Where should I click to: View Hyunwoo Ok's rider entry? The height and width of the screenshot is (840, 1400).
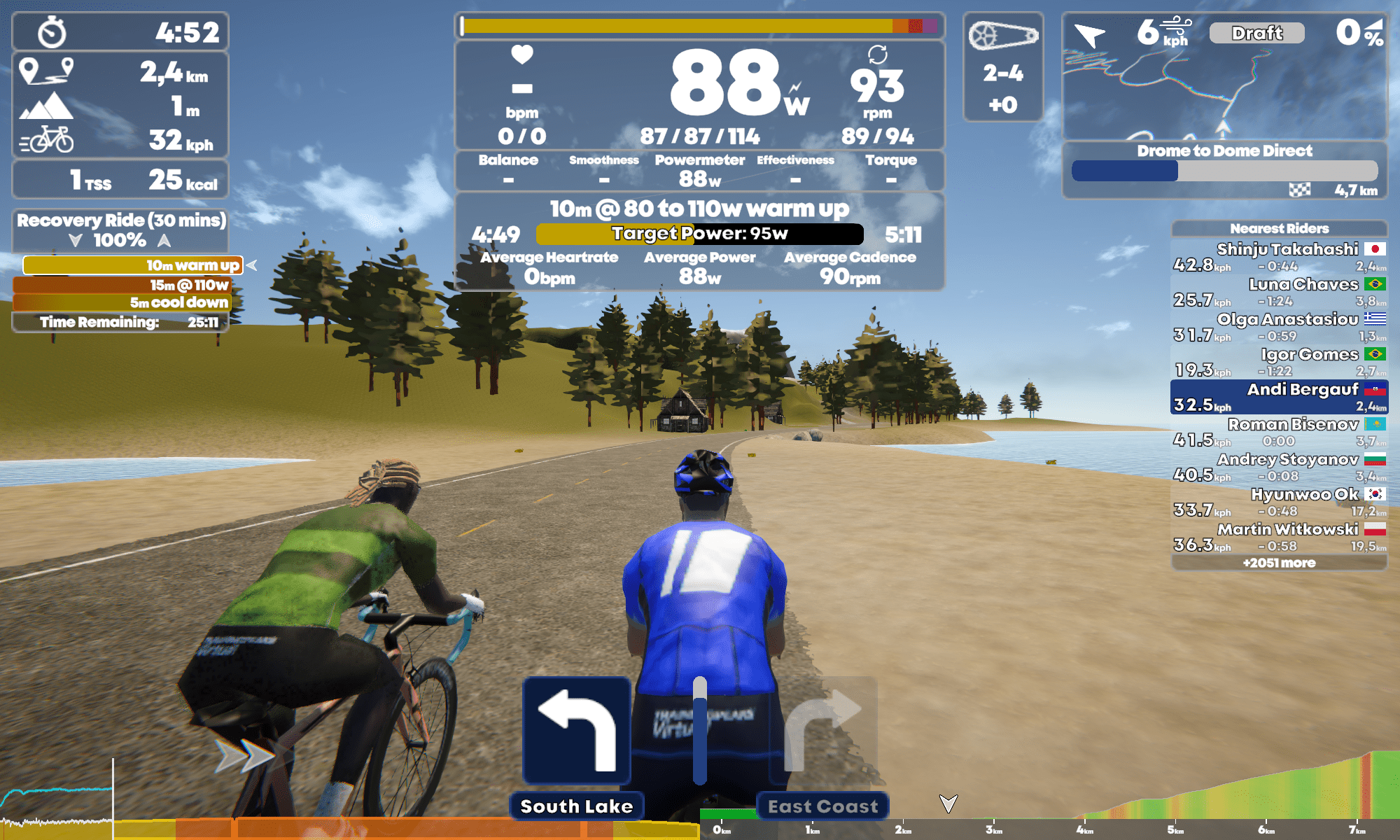pyautogui.click(x=1279, y=501)
